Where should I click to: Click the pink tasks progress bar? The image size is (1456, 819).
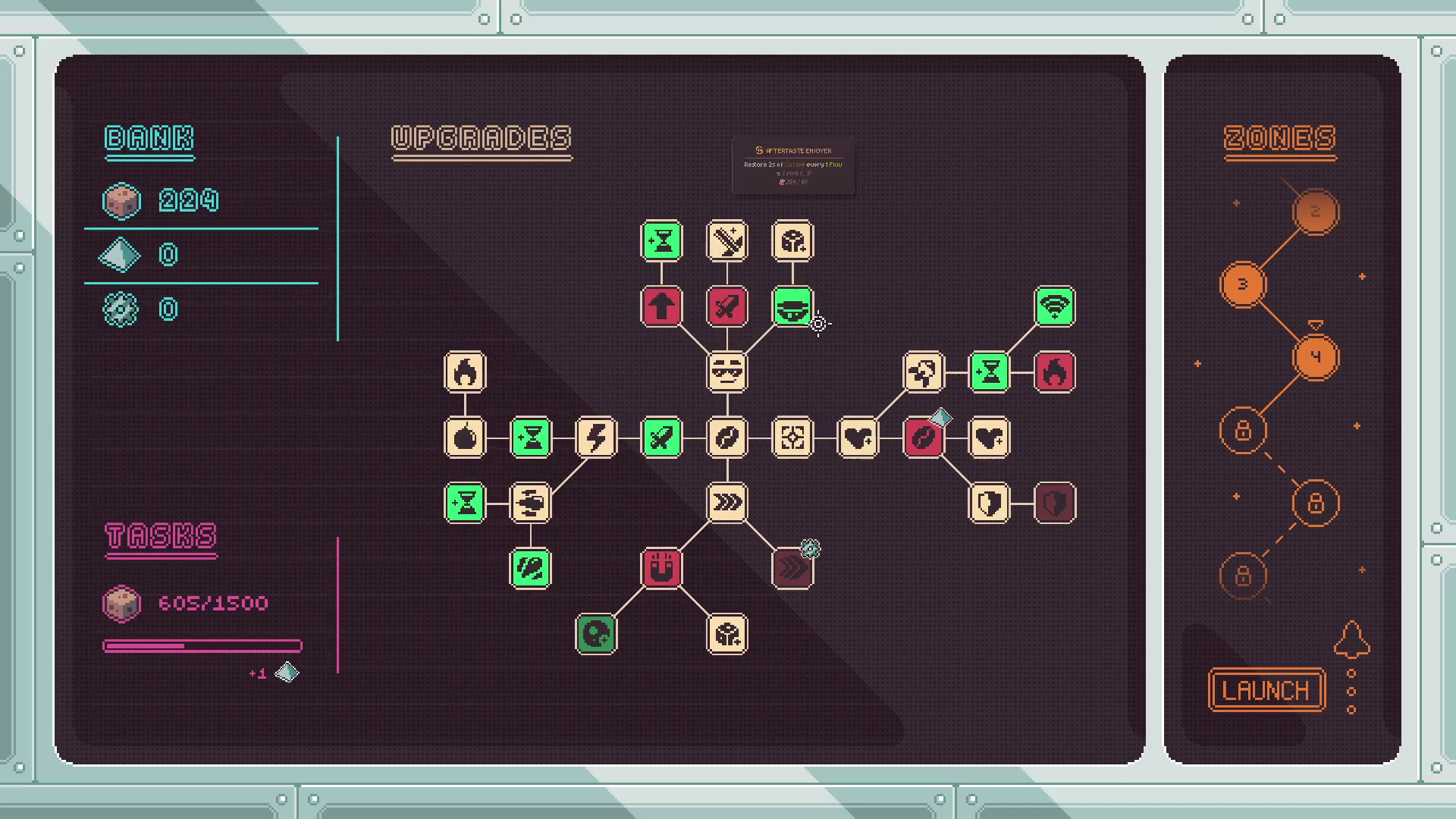pos(201,645)
